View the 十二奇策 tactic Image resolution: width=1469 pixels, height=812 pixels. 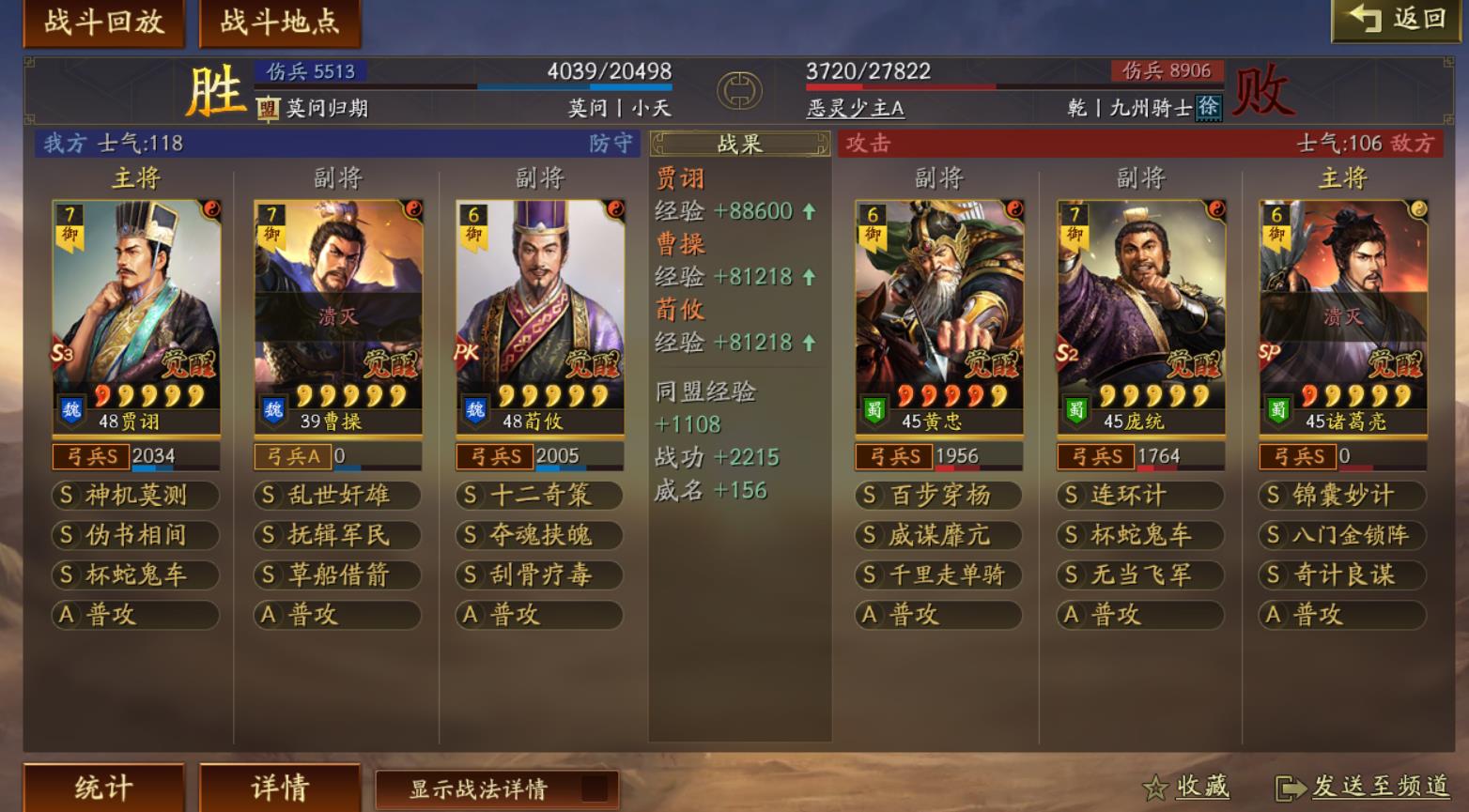(540, 496)
